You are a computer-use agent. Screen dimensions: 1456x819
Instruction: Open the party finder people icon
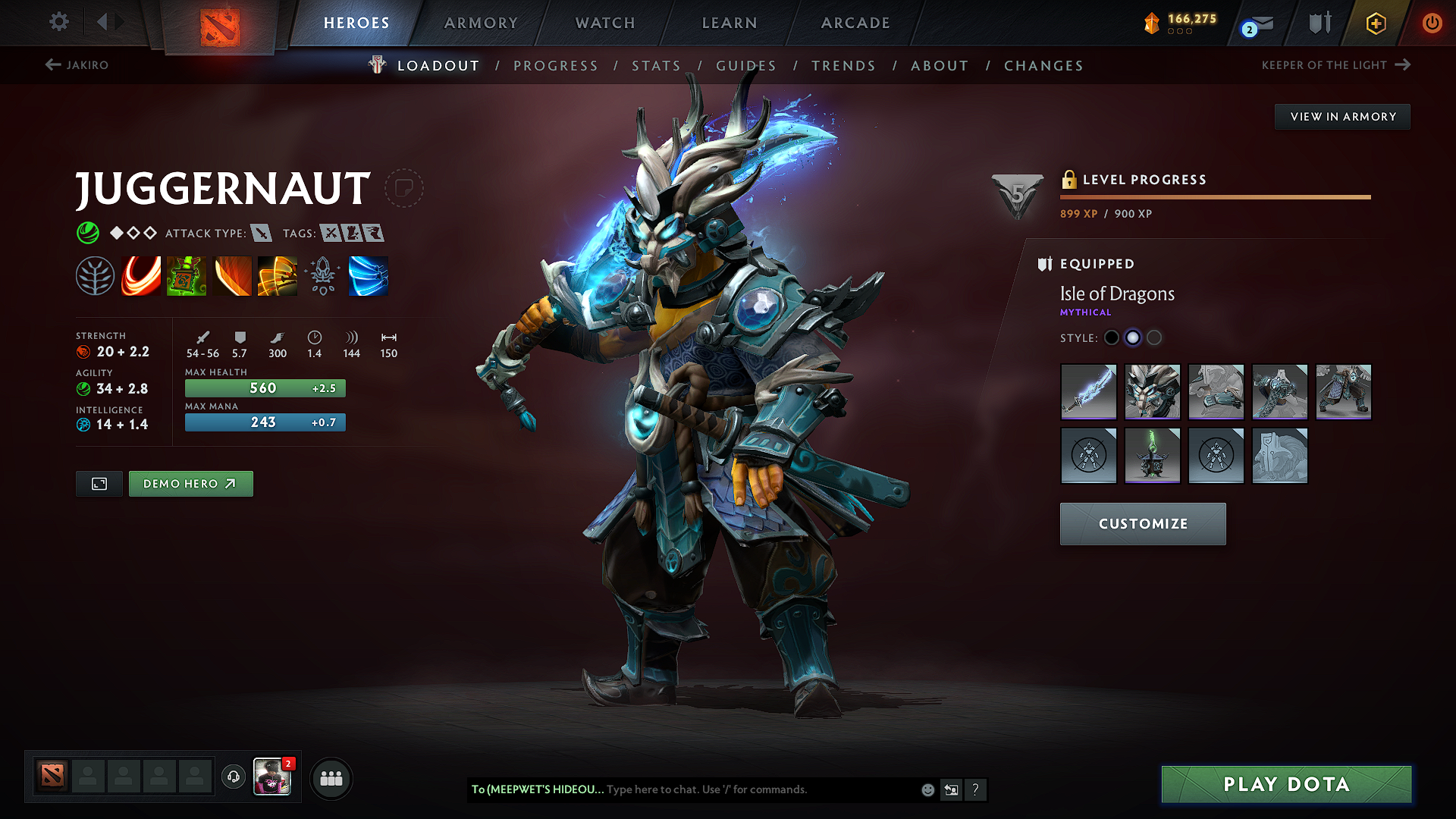pos(331,777)
